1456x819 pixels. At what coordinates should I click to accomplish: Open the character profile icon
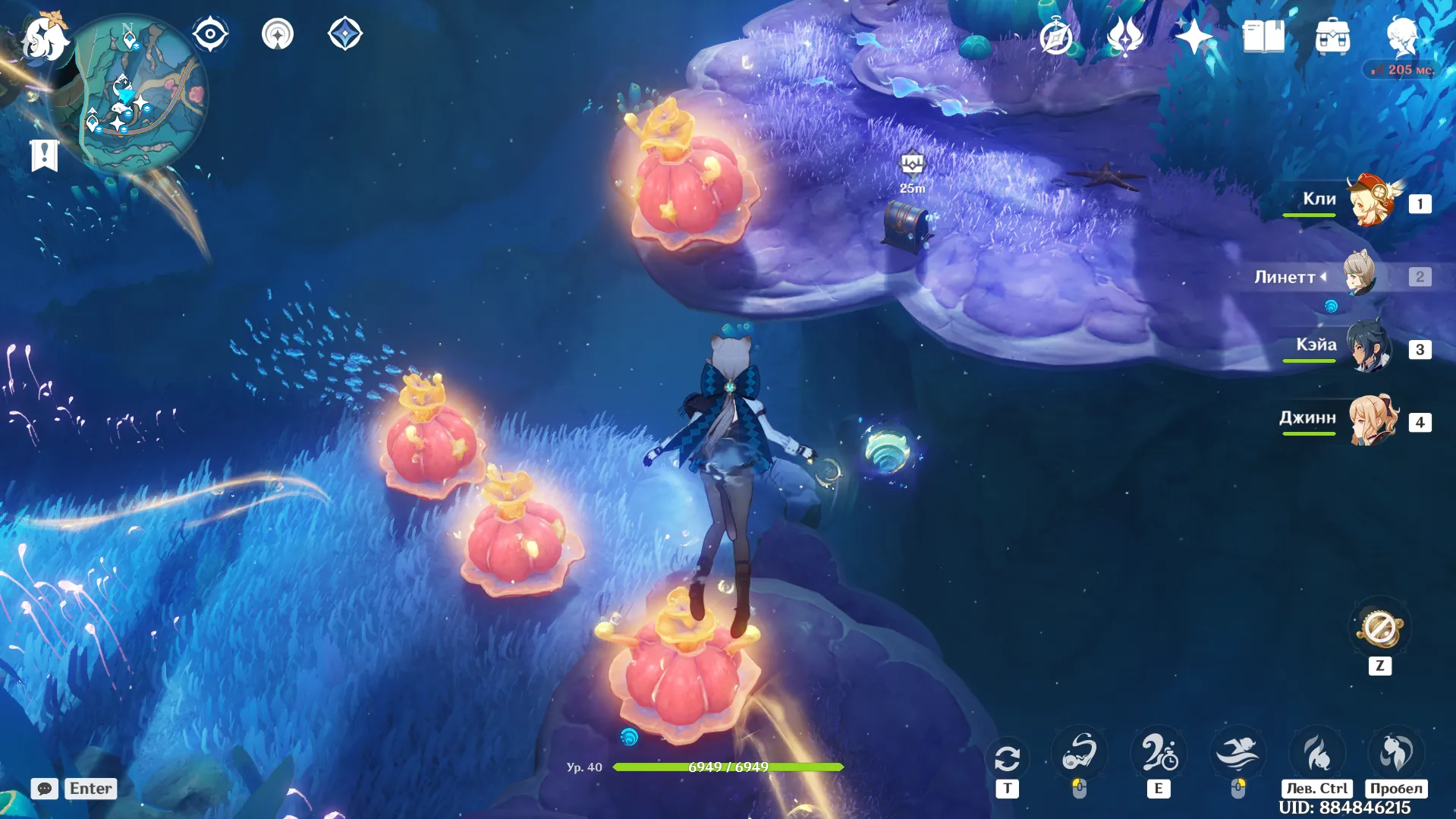coord(1401,36)
